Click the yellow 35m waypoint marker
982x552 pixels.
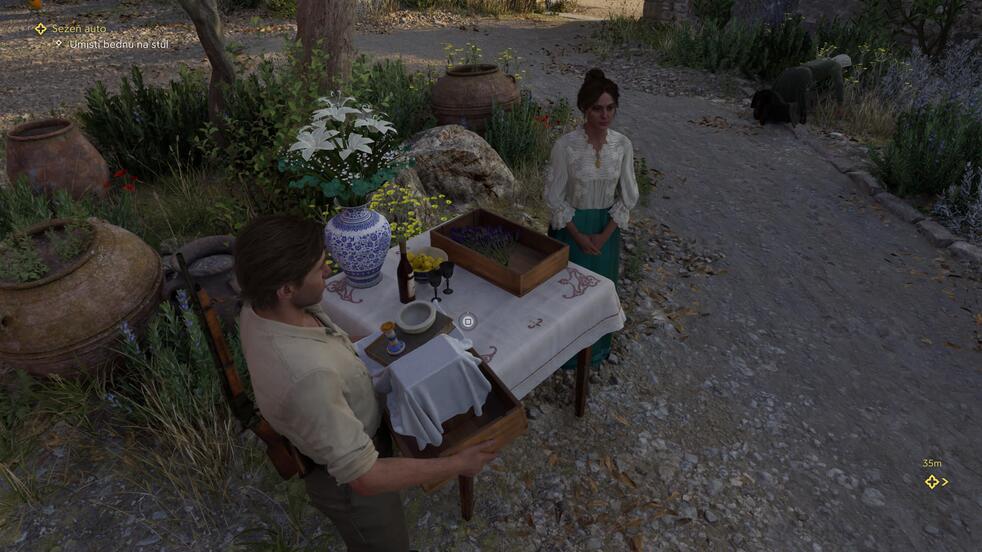click(x=932, y=481)
